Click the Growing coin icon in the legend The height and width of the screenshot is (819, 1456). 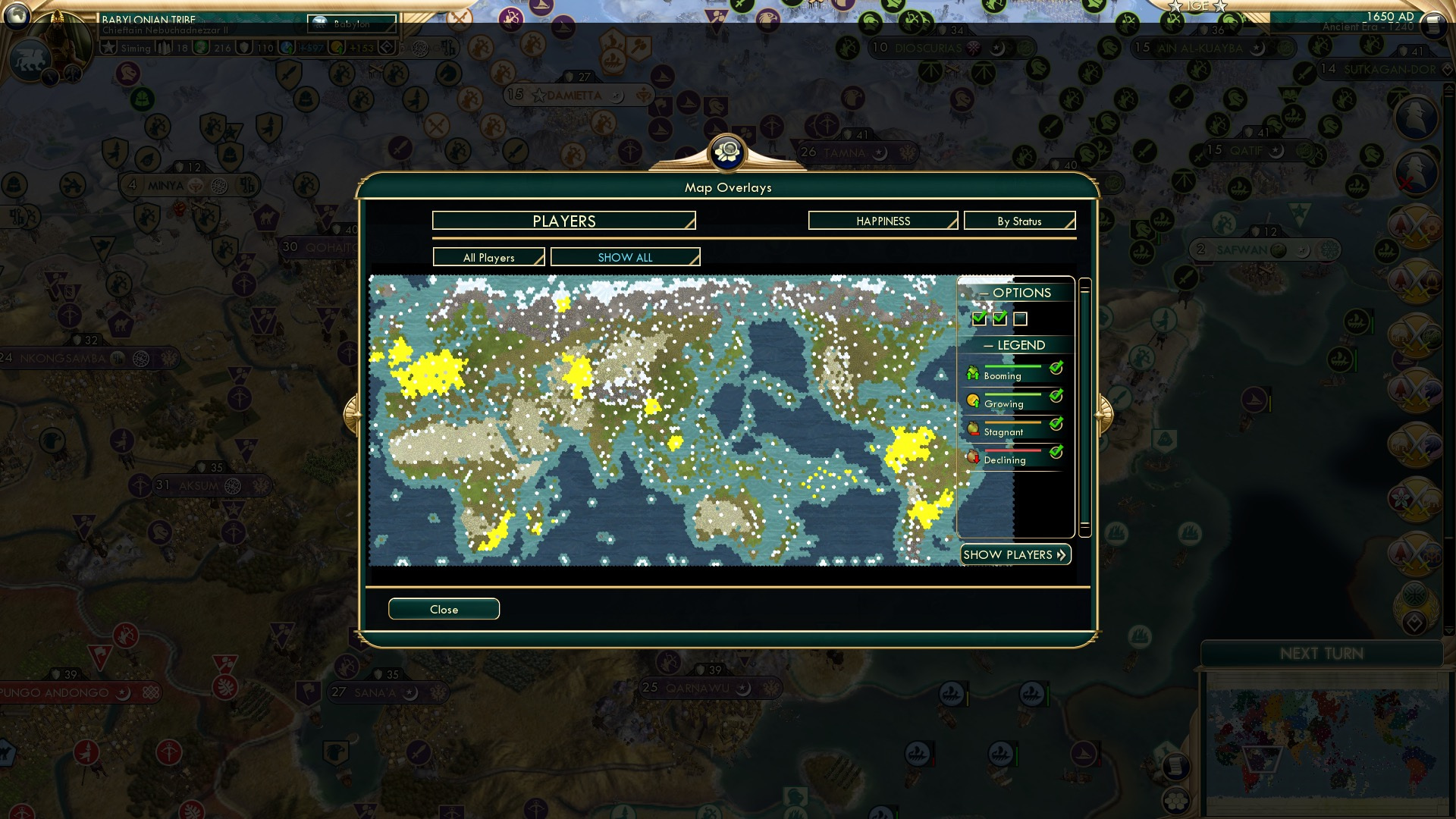click(974, 399)
